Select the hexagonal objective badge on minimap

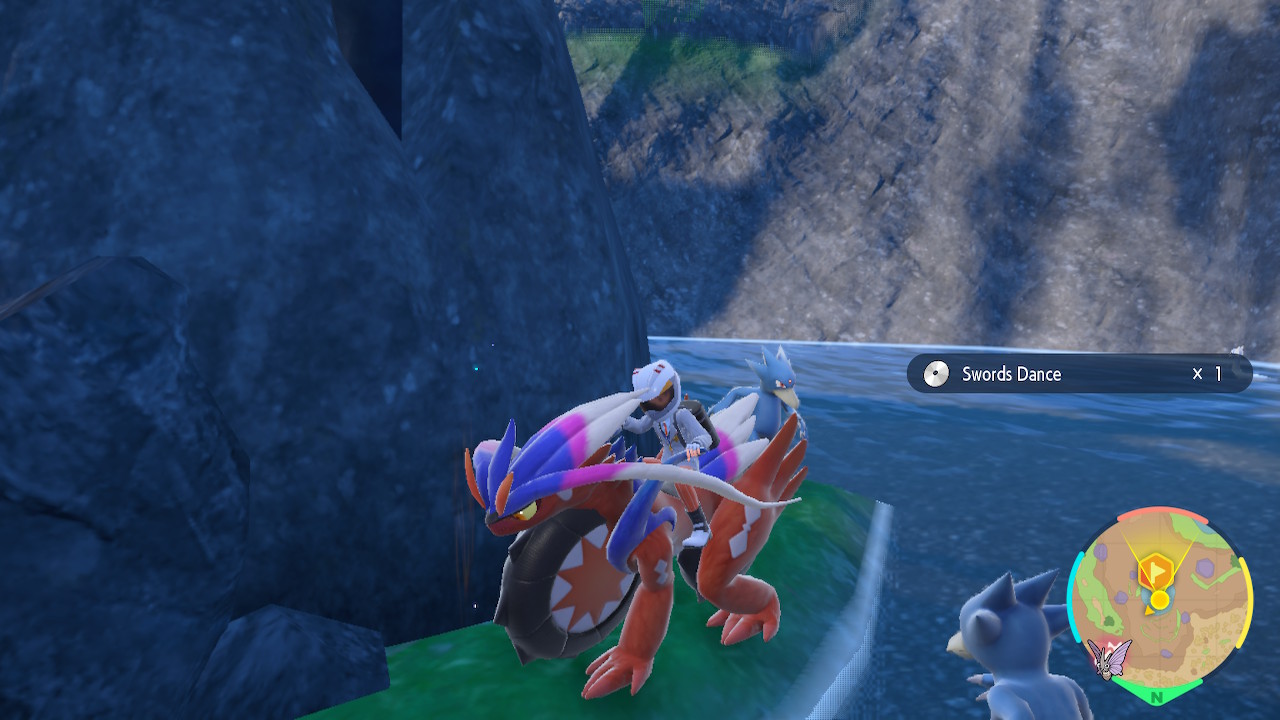tap(1155, 568)
